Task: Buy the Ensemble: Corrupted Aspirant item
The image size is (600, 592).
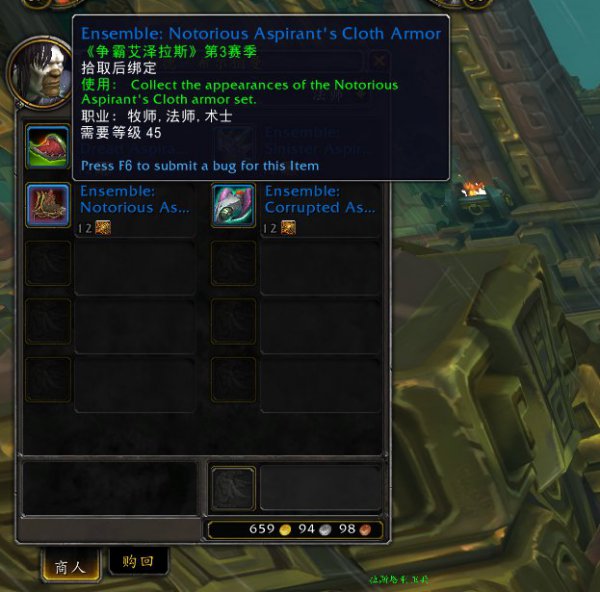Action: [234, 205]
